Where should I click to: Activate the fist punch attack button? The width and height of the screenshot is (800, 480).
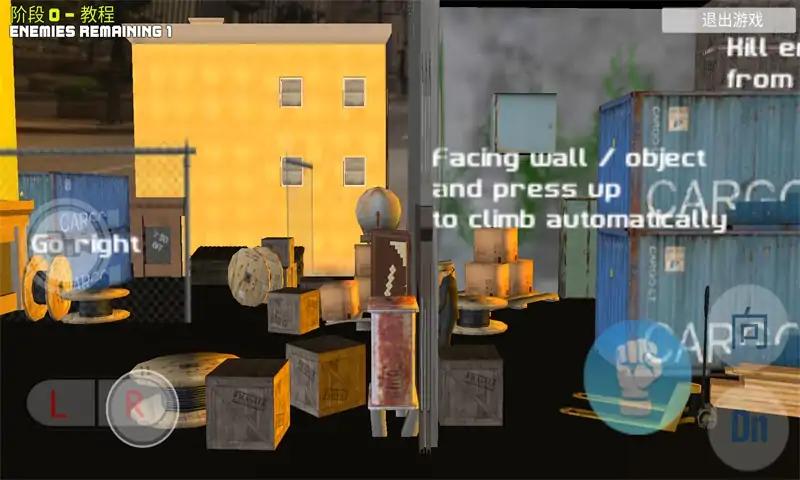click(x=636, y=376)
